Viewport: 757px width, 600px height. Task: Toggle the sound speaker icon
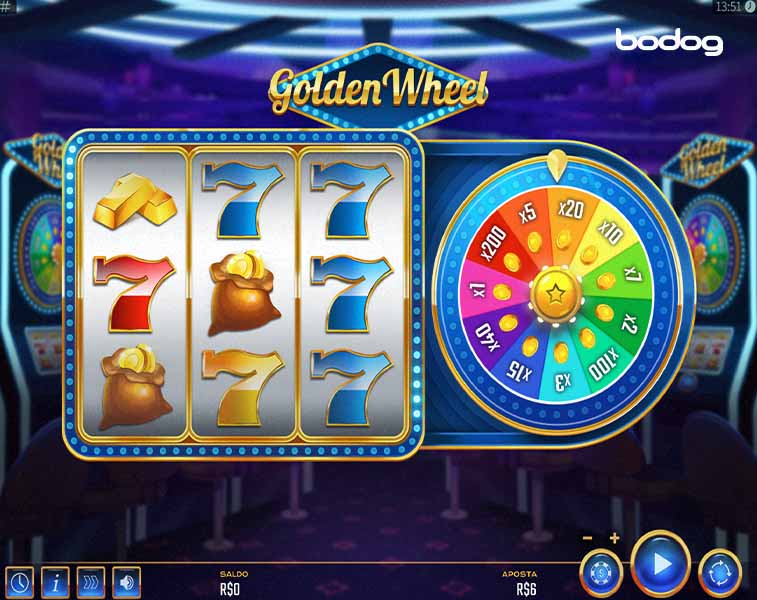click(126, 581)
